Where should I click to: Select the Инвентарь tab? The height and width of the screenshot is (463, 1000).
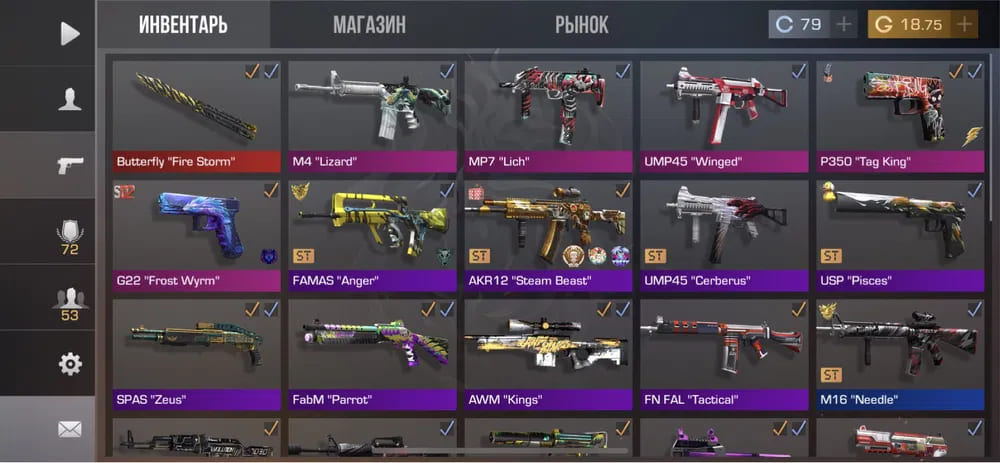pos(182,25)
